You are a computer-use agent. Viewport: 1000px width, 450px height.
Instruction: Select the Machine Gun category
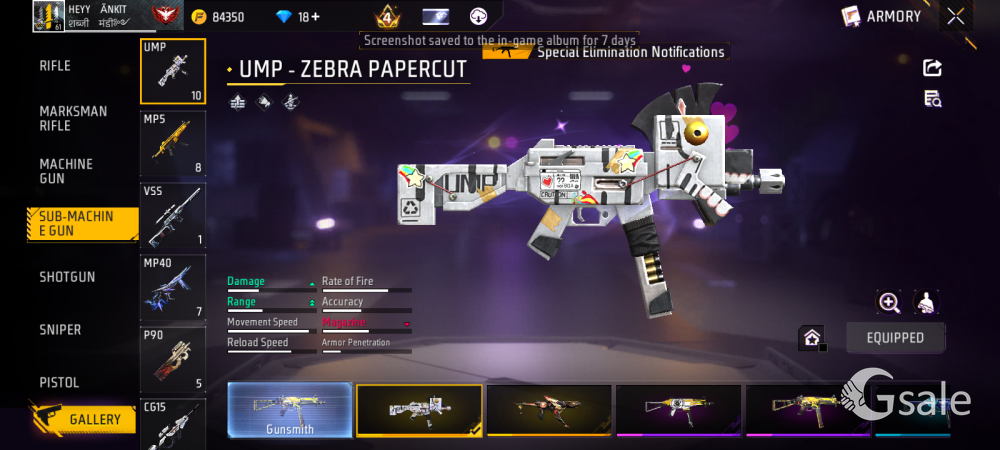[66, 171]
